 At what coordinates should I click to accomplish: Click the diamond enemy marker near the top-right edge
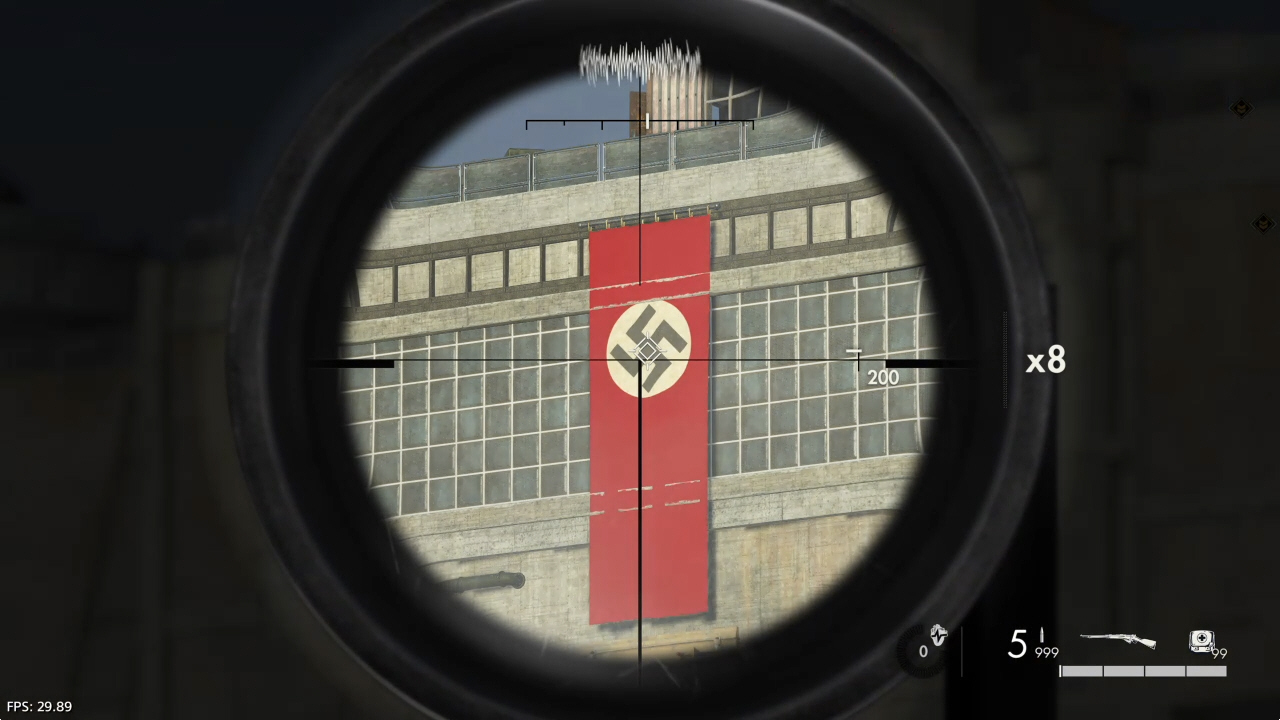(x=1241, y=108)
